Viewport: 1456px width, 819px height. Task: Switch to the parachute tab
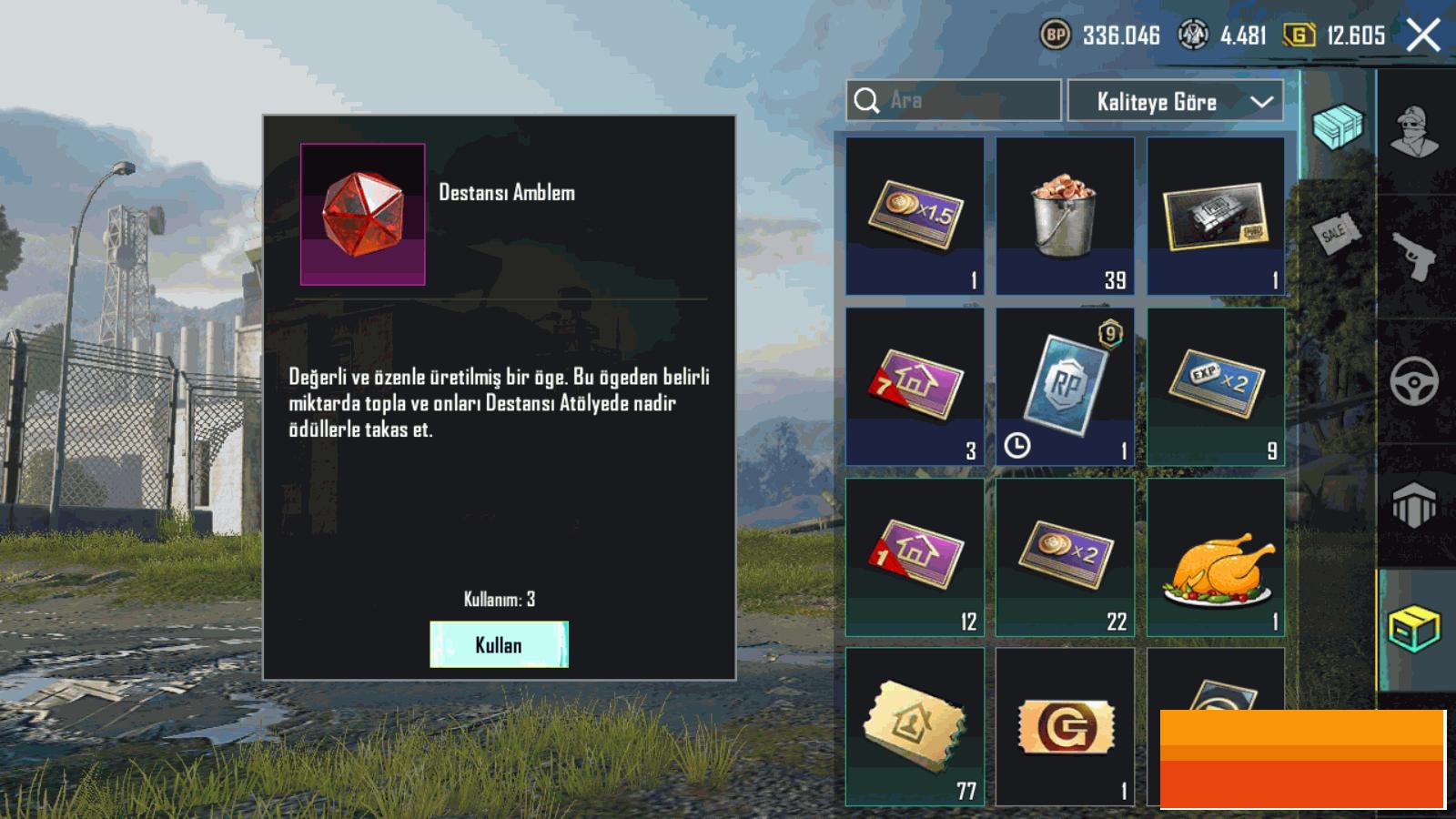point(1415,505)
